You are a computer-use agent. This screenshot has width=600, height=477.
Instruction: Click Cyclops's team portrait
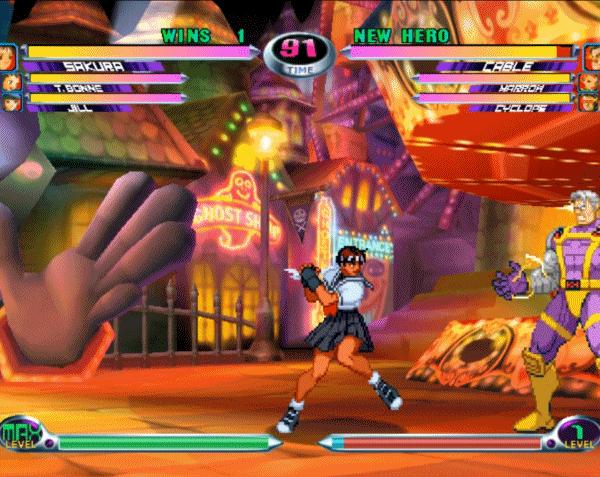pyautogui.click(x=589, y=102)
